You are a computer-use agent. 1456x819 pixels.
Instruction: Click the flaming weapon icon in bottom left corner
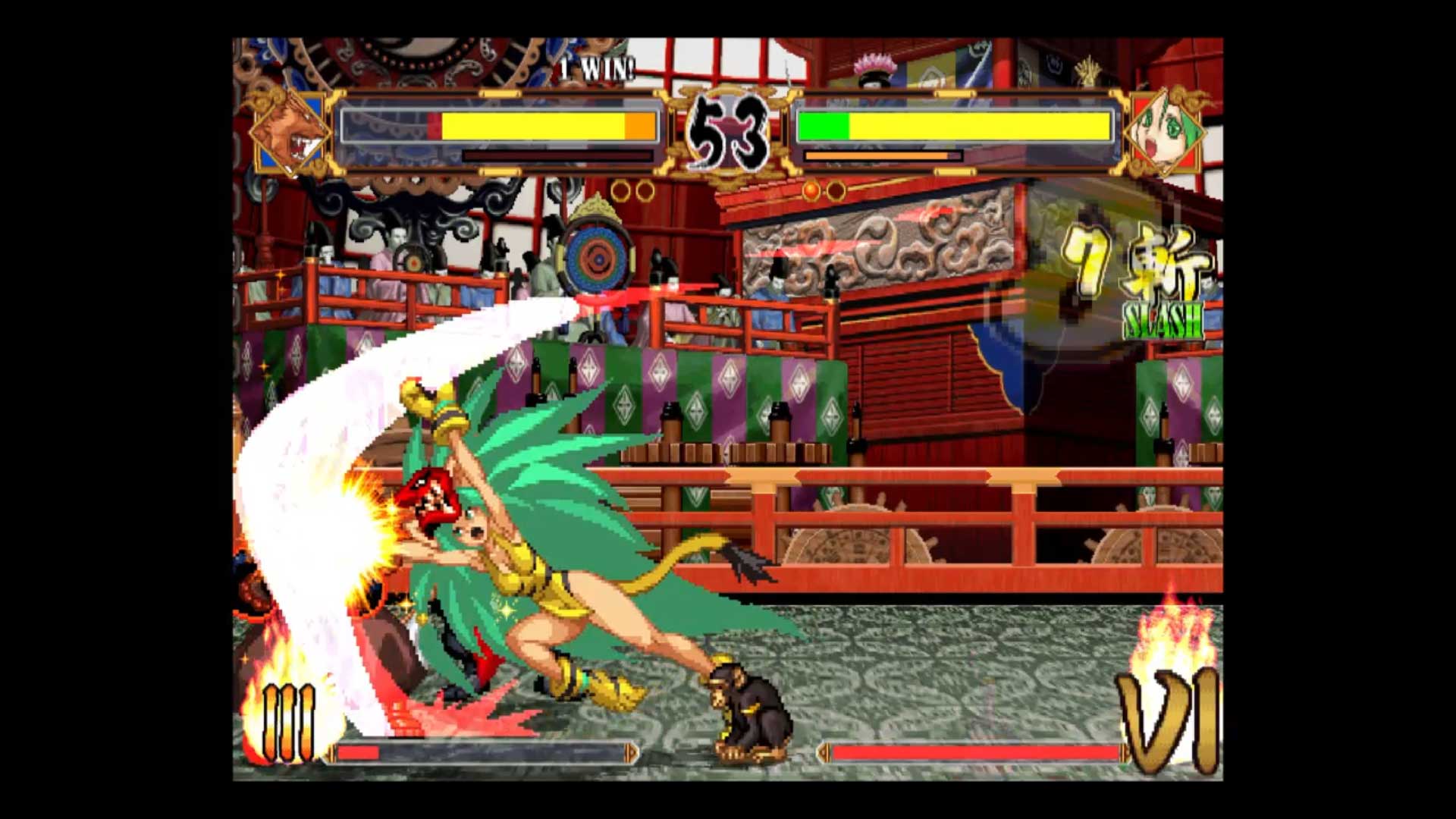pyautogui.click(x=288, y=720)
